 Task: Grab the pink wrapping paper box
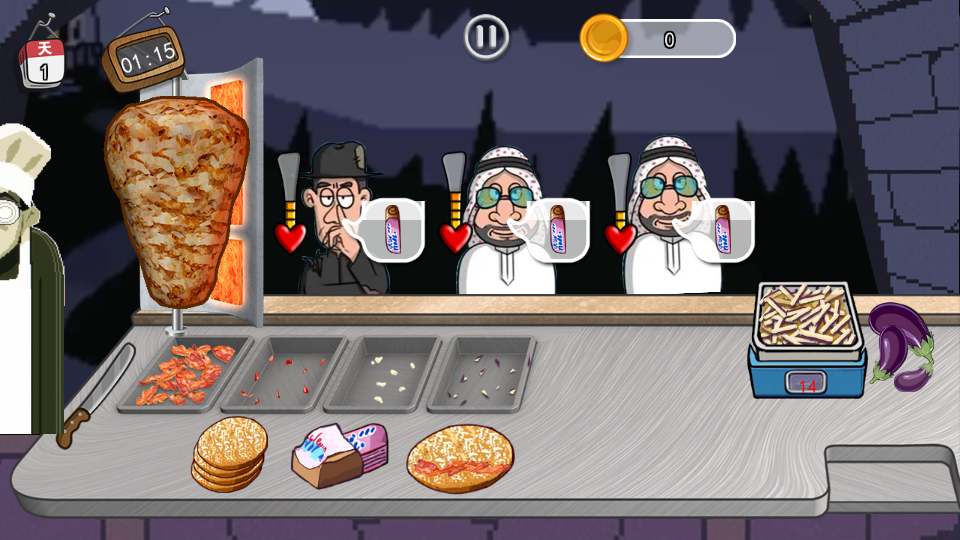339,454
